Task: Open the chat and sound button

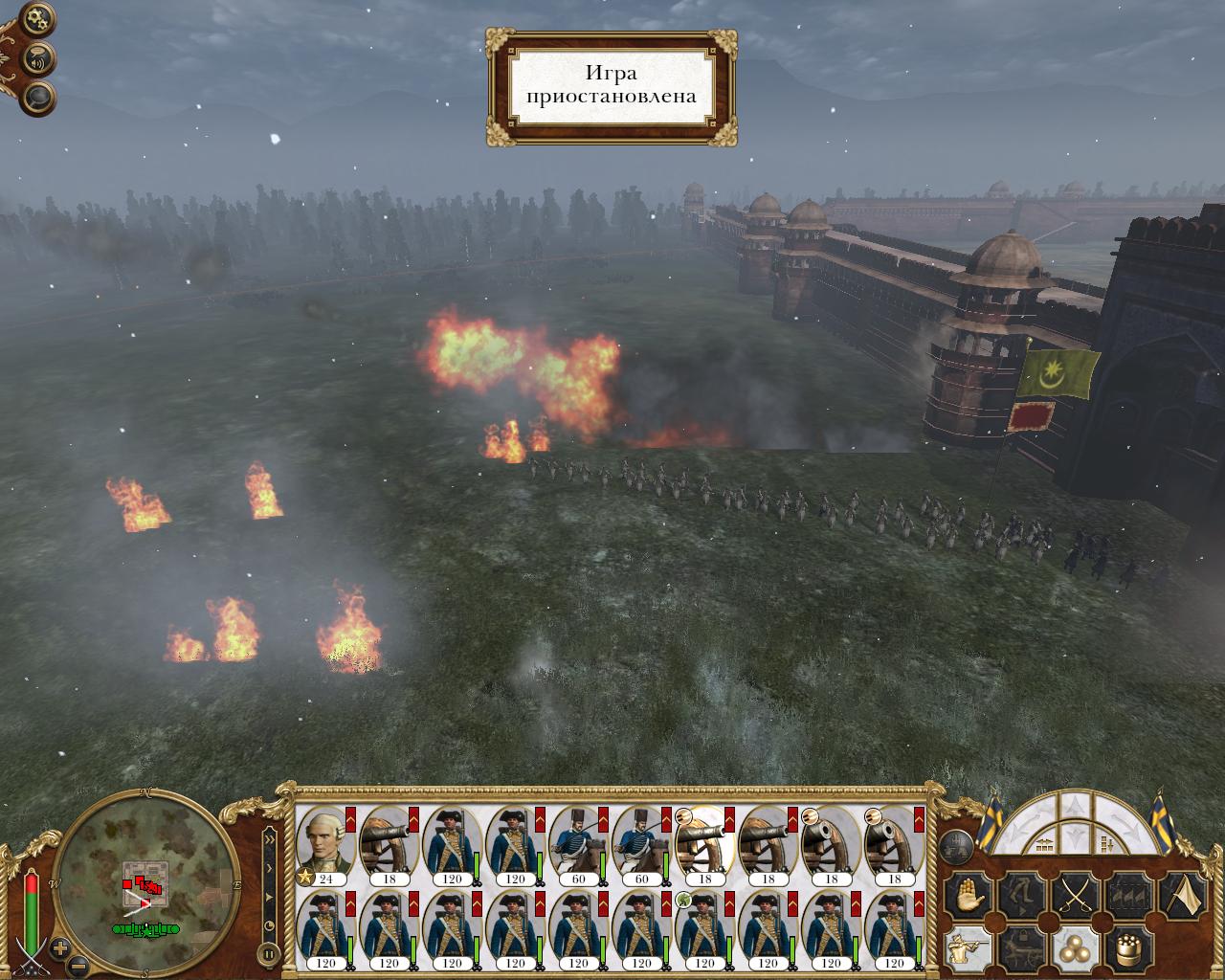Action: 39,57
